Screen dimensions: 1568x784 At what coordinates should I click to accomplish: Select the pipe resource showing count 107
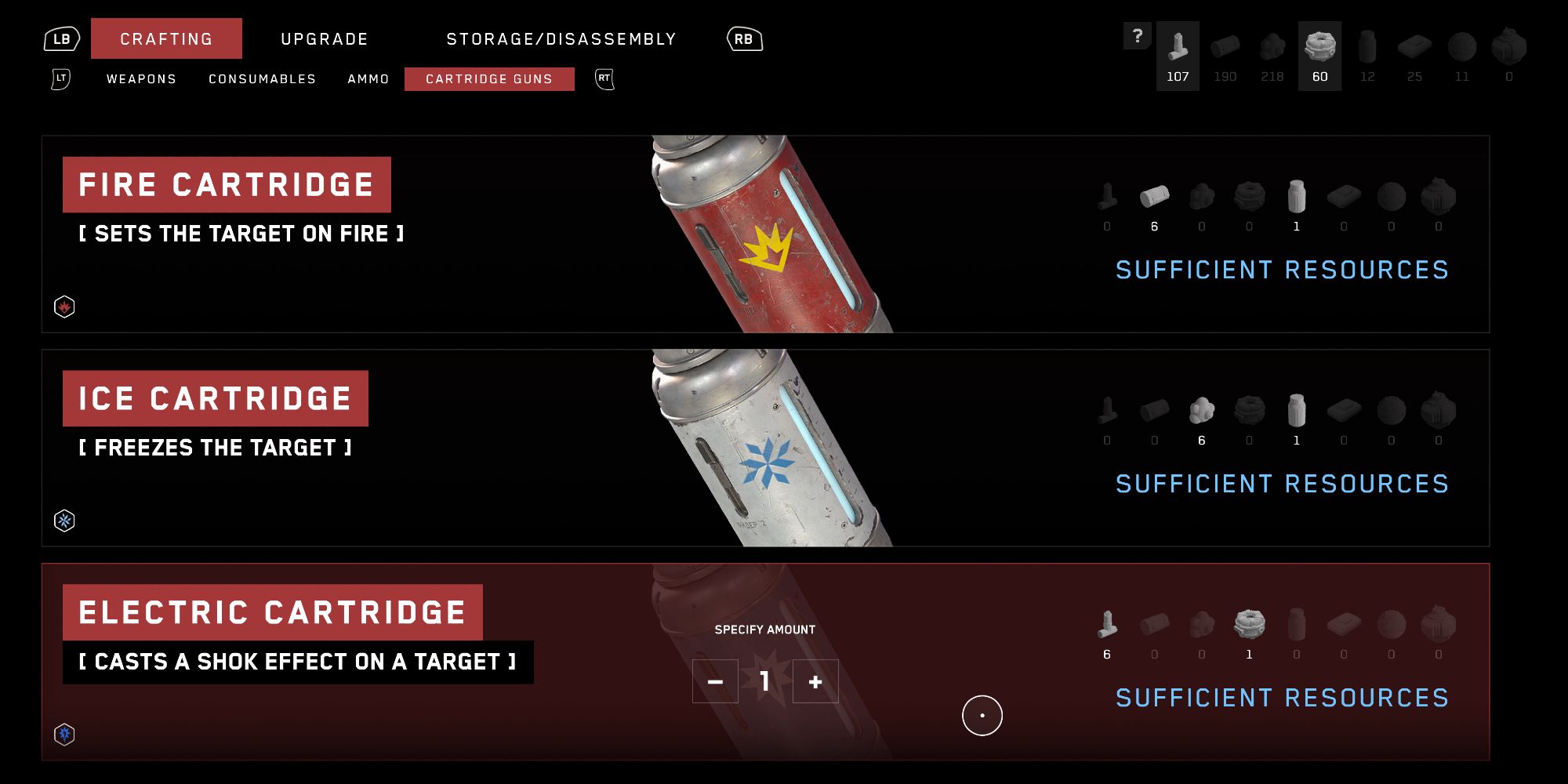1178,47
